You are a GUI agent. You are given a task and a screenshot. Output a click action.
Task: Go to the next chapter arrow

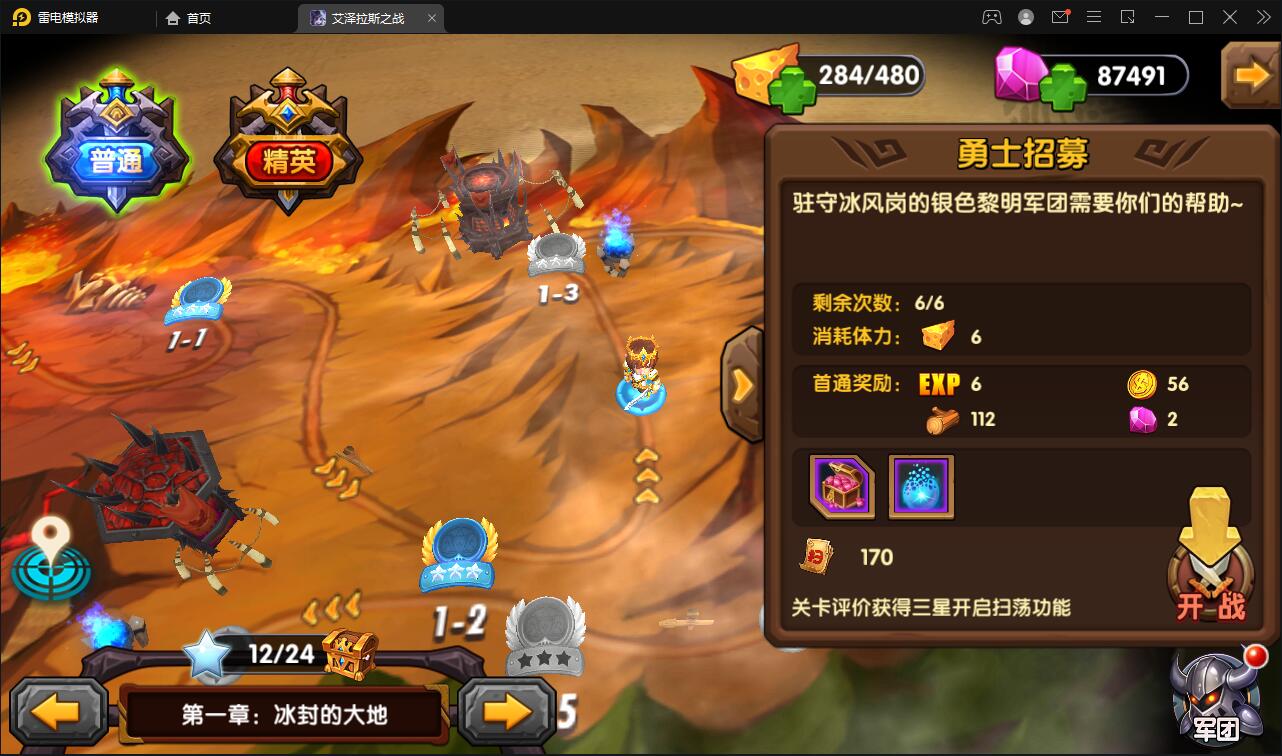click(x=506, y=712)
